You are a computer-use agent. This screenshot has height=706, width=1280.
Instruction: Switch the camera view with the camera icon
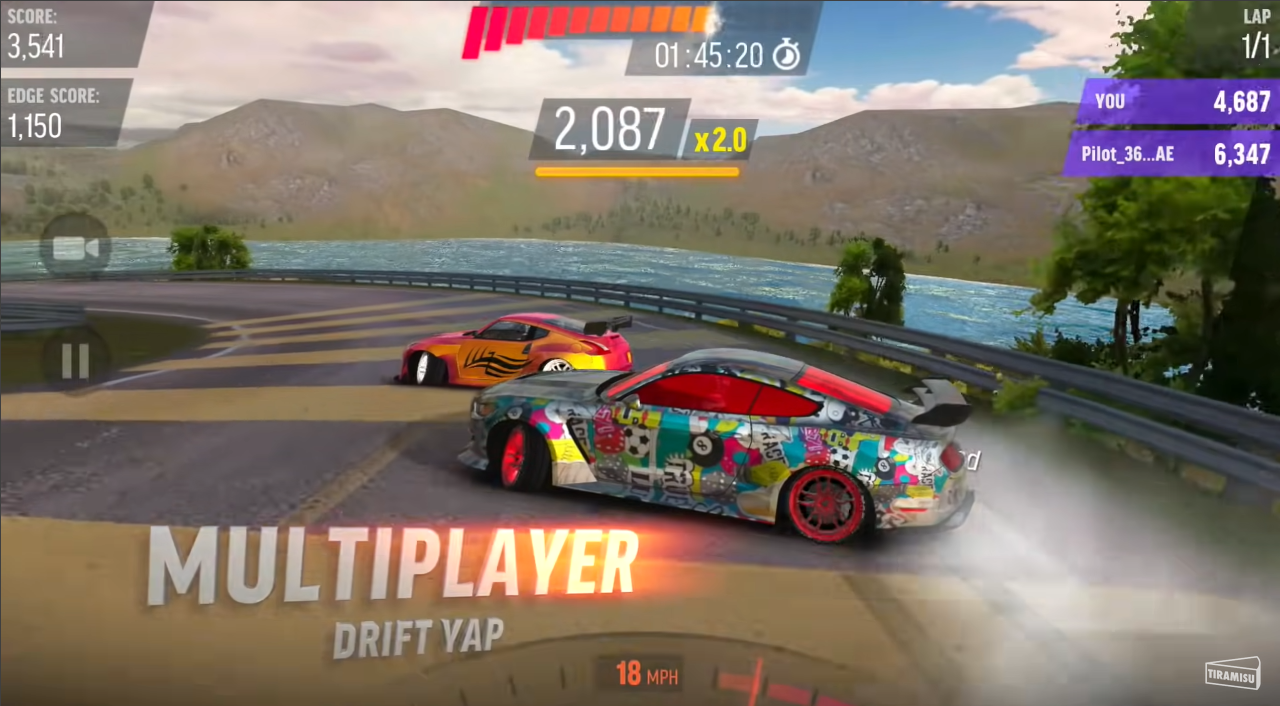[x=75, y=247]
